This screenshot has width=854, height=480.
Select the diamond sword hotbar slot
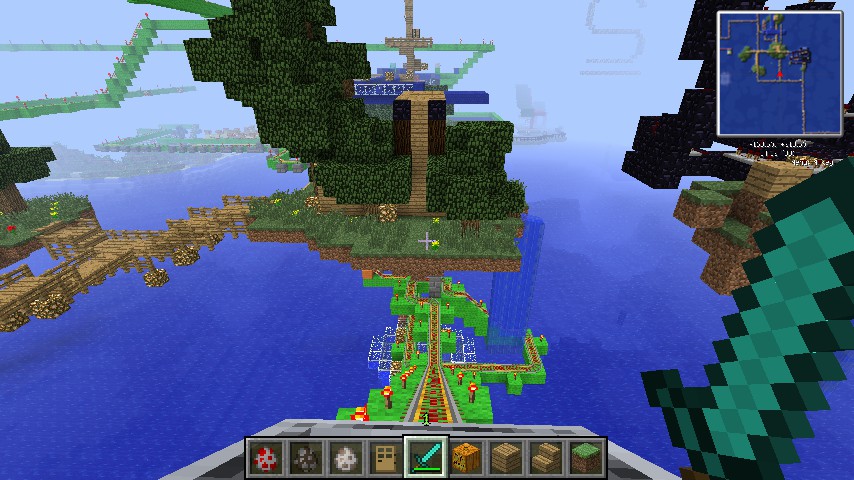point(426,458)
